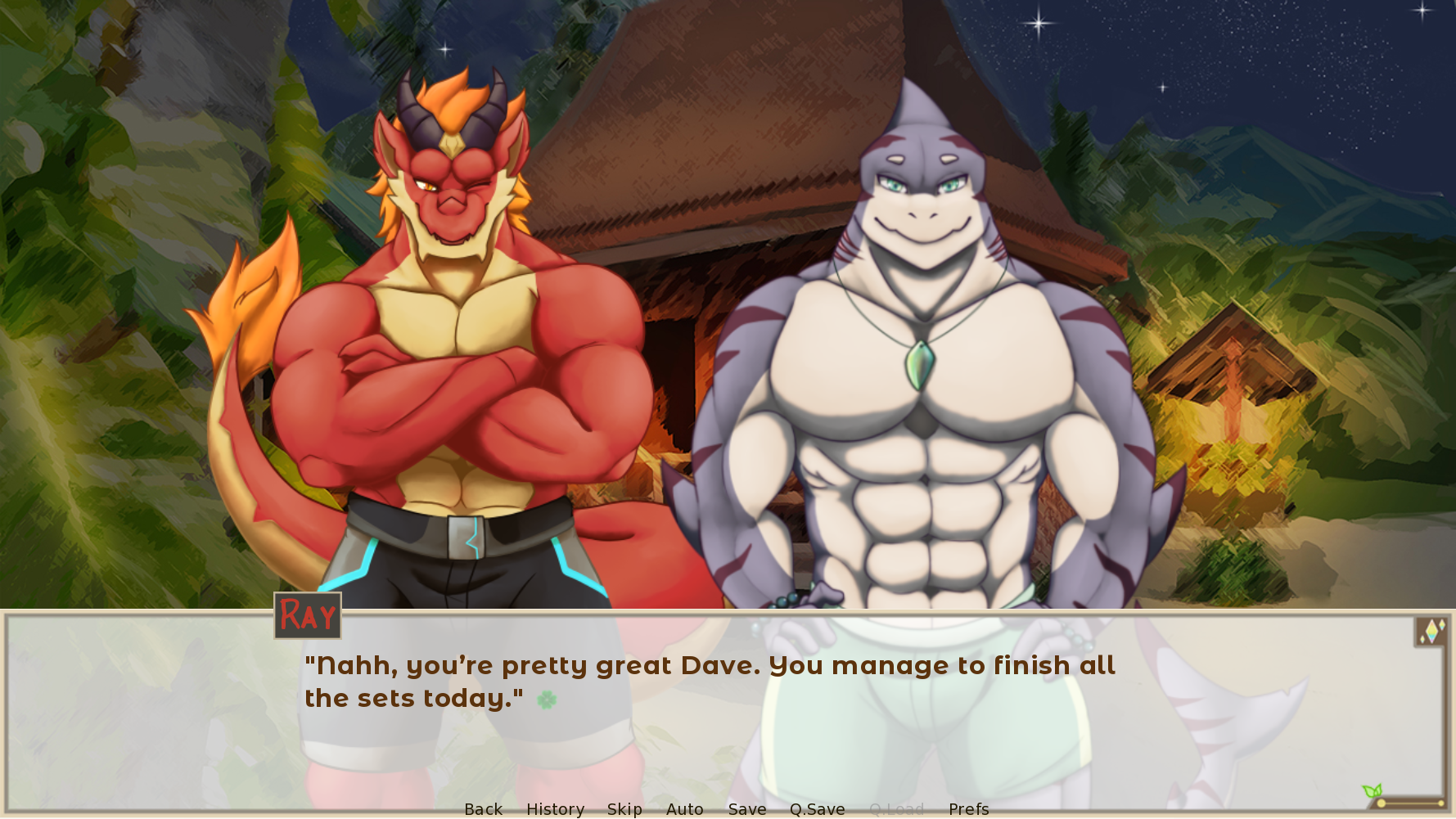Click the crystal icon on the textbox

click(x=1431, y=632)
